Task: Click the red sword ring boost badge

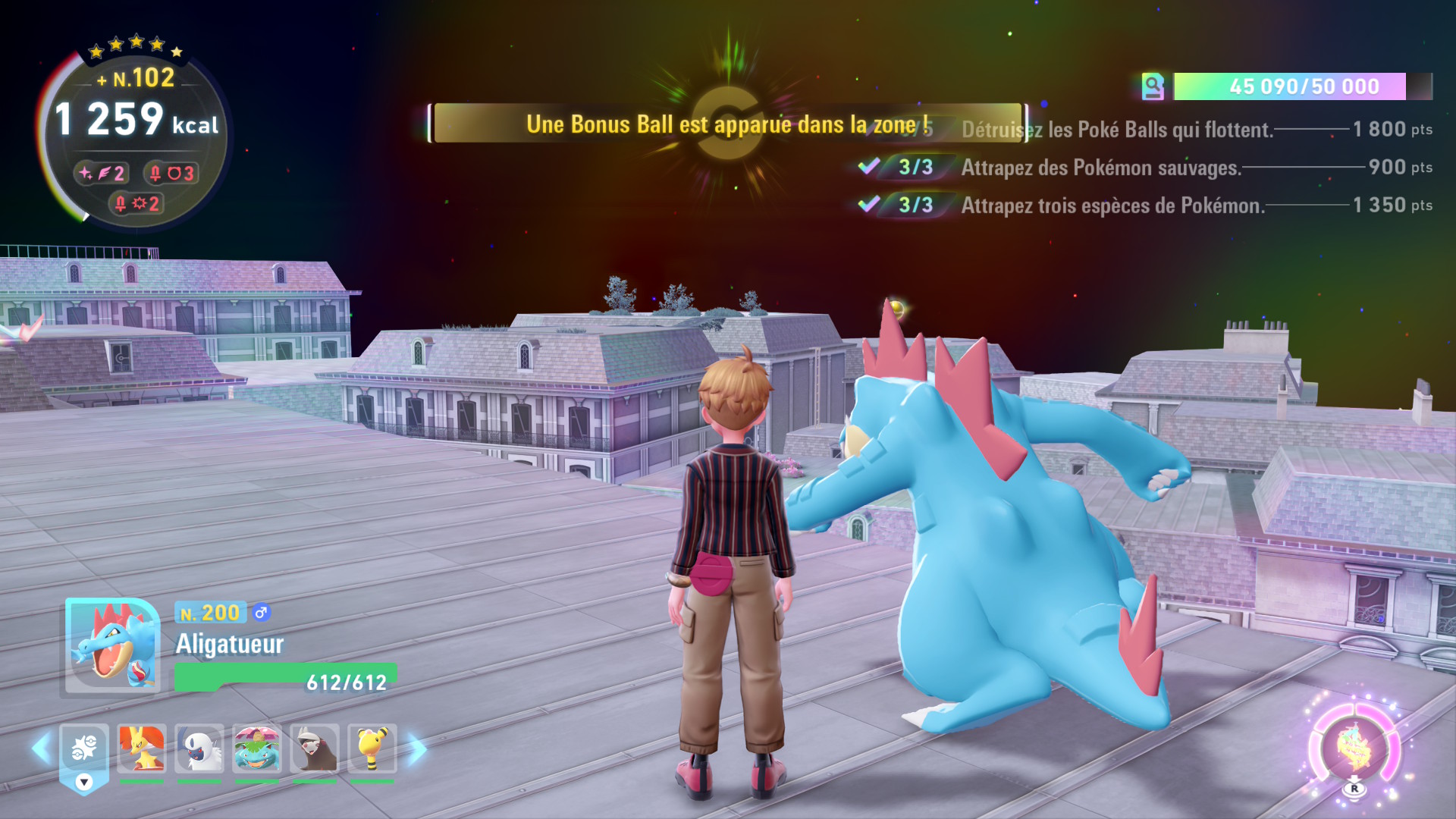Action: [171, 174]
